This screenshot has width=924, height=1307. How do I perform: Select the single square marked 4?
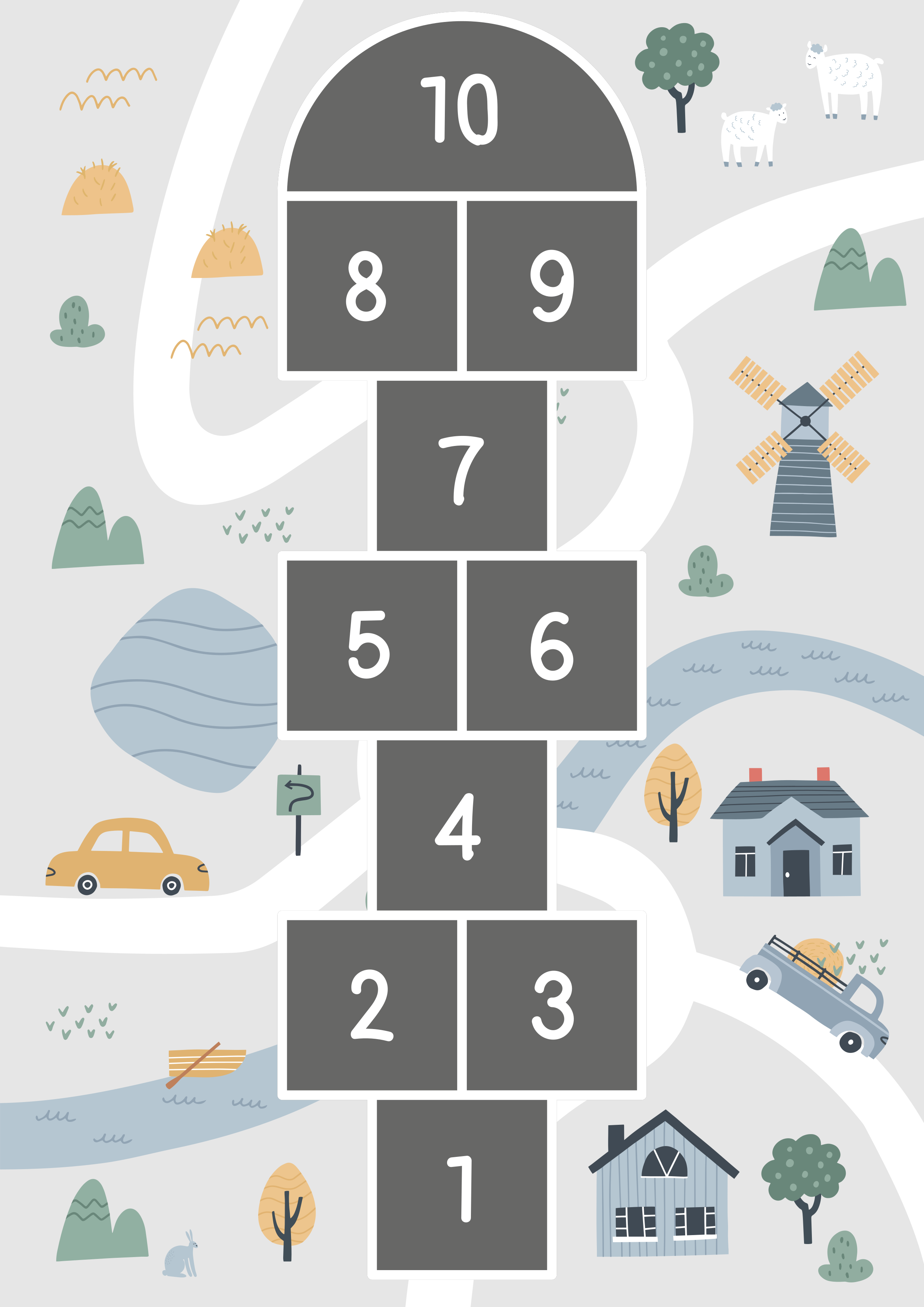(x=462, y=825)
